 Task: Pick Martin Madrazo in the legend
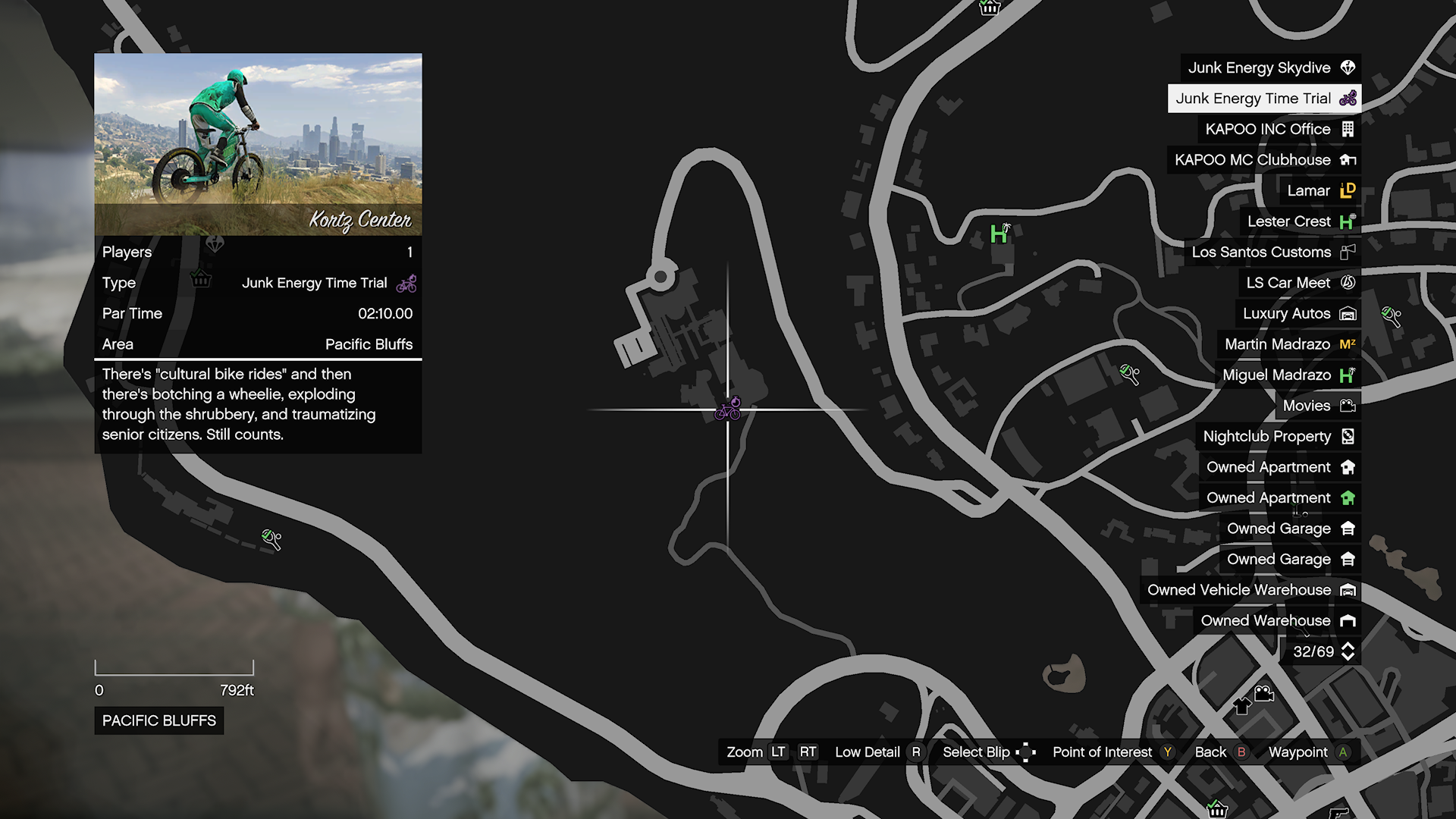coord(1288,344)
